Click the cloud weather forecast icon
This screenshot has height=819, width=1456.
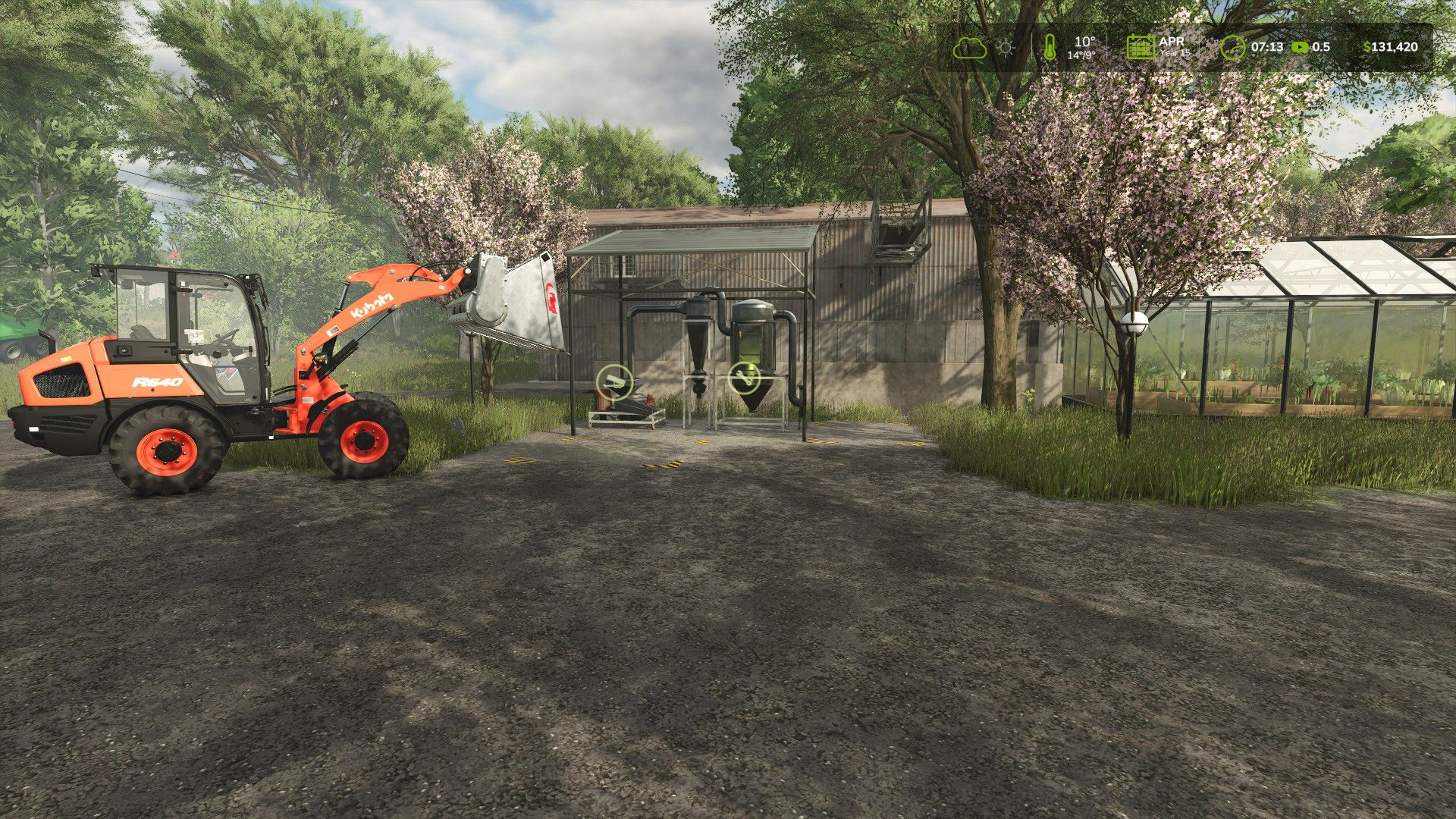pos(970,48)
